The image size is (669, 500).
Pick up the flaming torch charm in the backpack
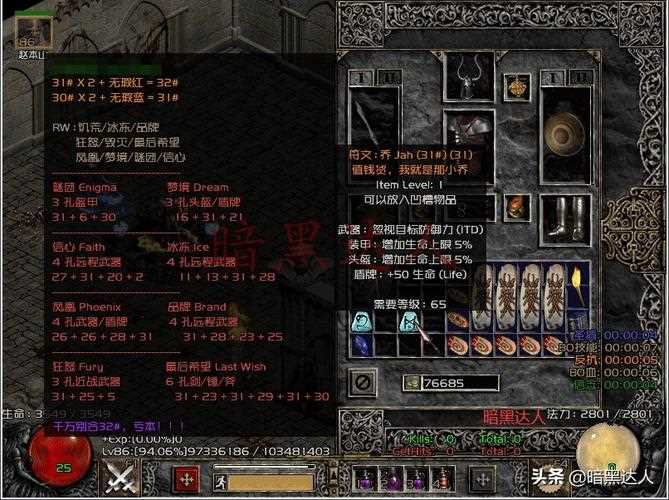(577, 284)
